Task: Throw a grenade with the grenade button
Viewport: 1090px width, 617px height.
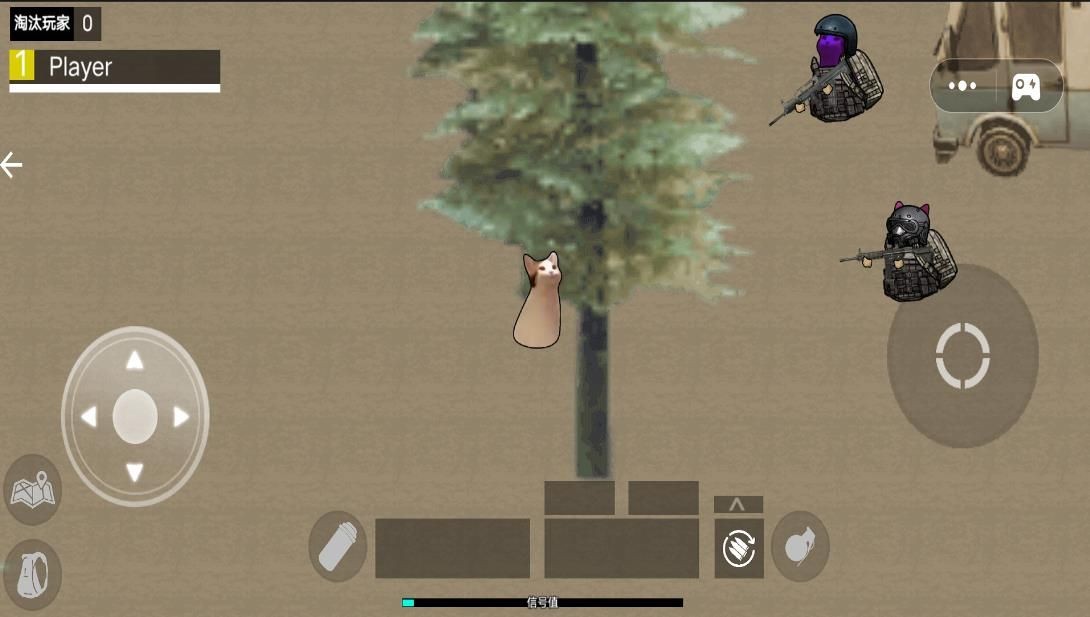Action: (800, 547)
